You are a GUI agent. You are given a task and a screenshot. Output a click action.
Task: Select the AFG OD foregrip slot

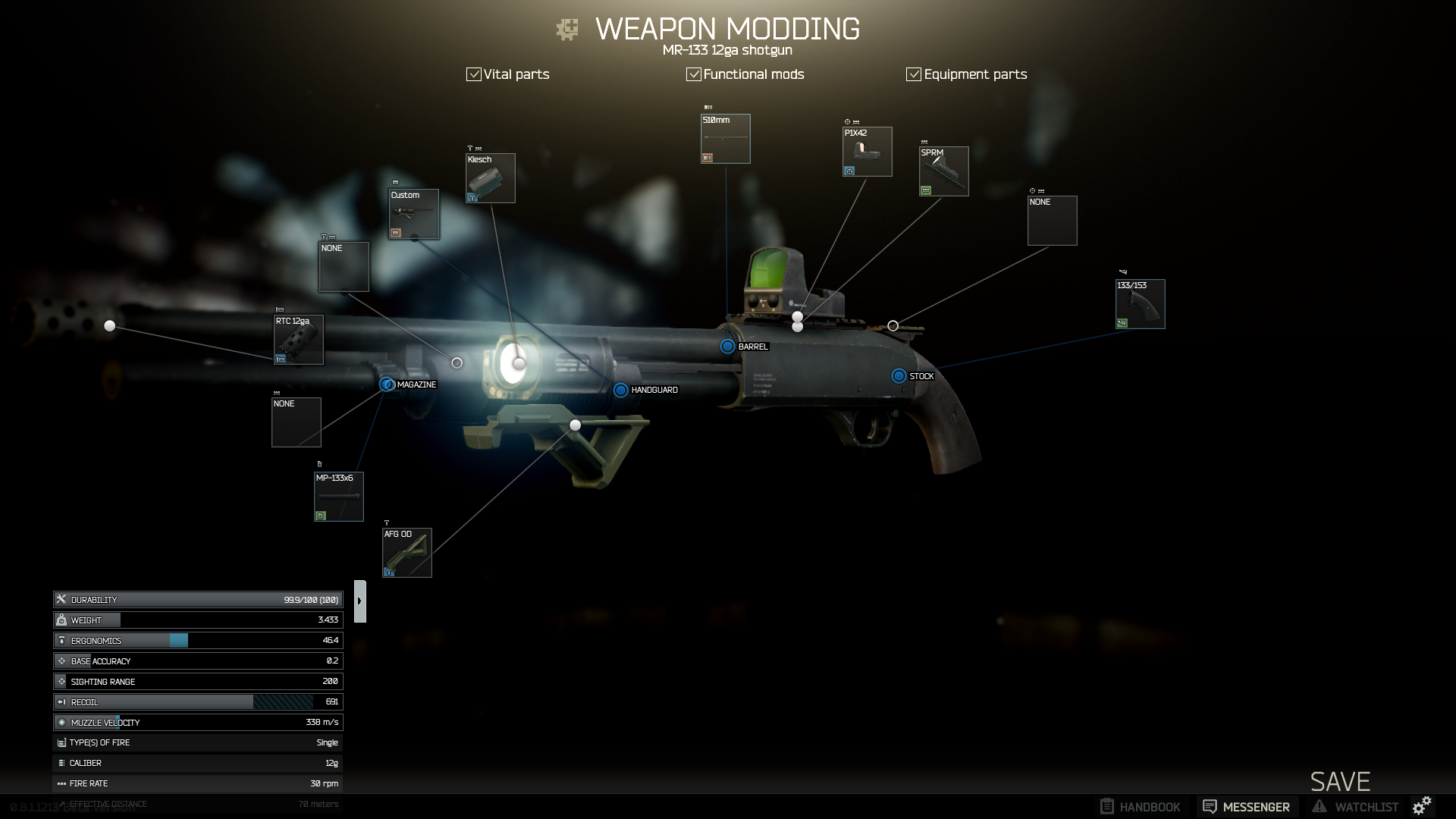click(x=407, y=553)
